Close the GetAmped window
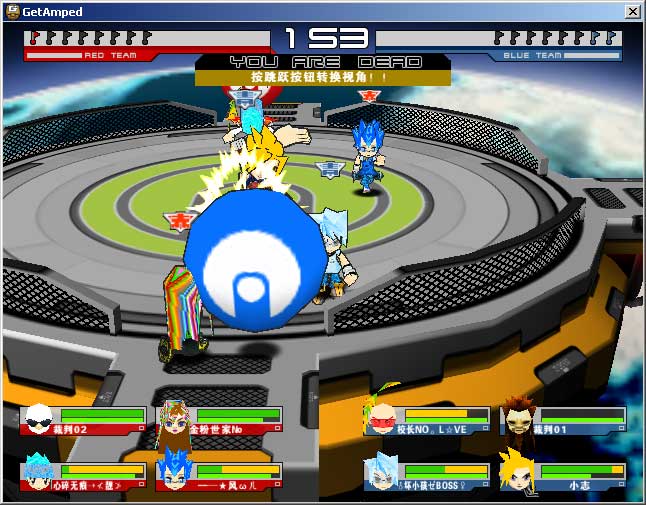Viewport: 646px width, 505px height. [632, 11]
